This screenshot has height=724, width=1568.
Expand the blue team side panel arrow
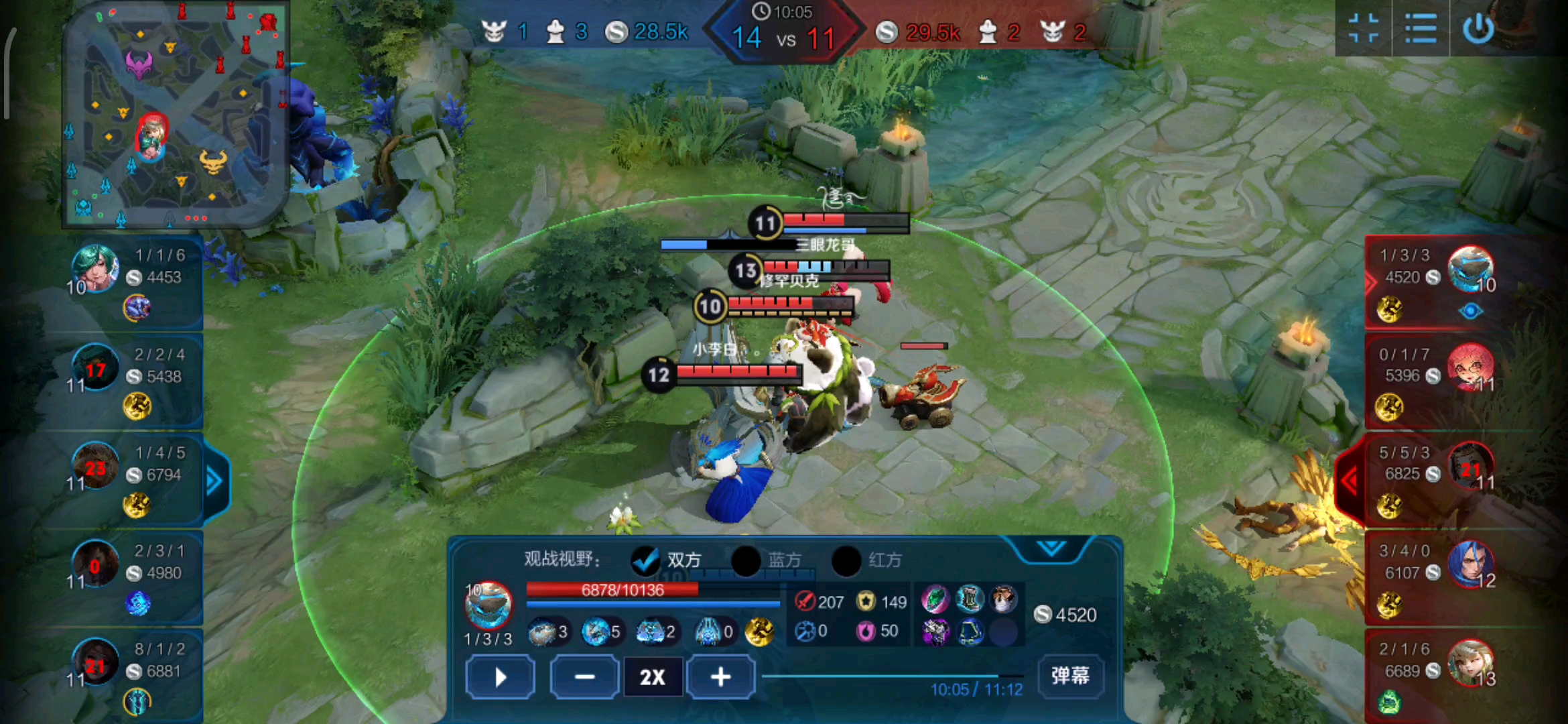click(x=214, y=481)
